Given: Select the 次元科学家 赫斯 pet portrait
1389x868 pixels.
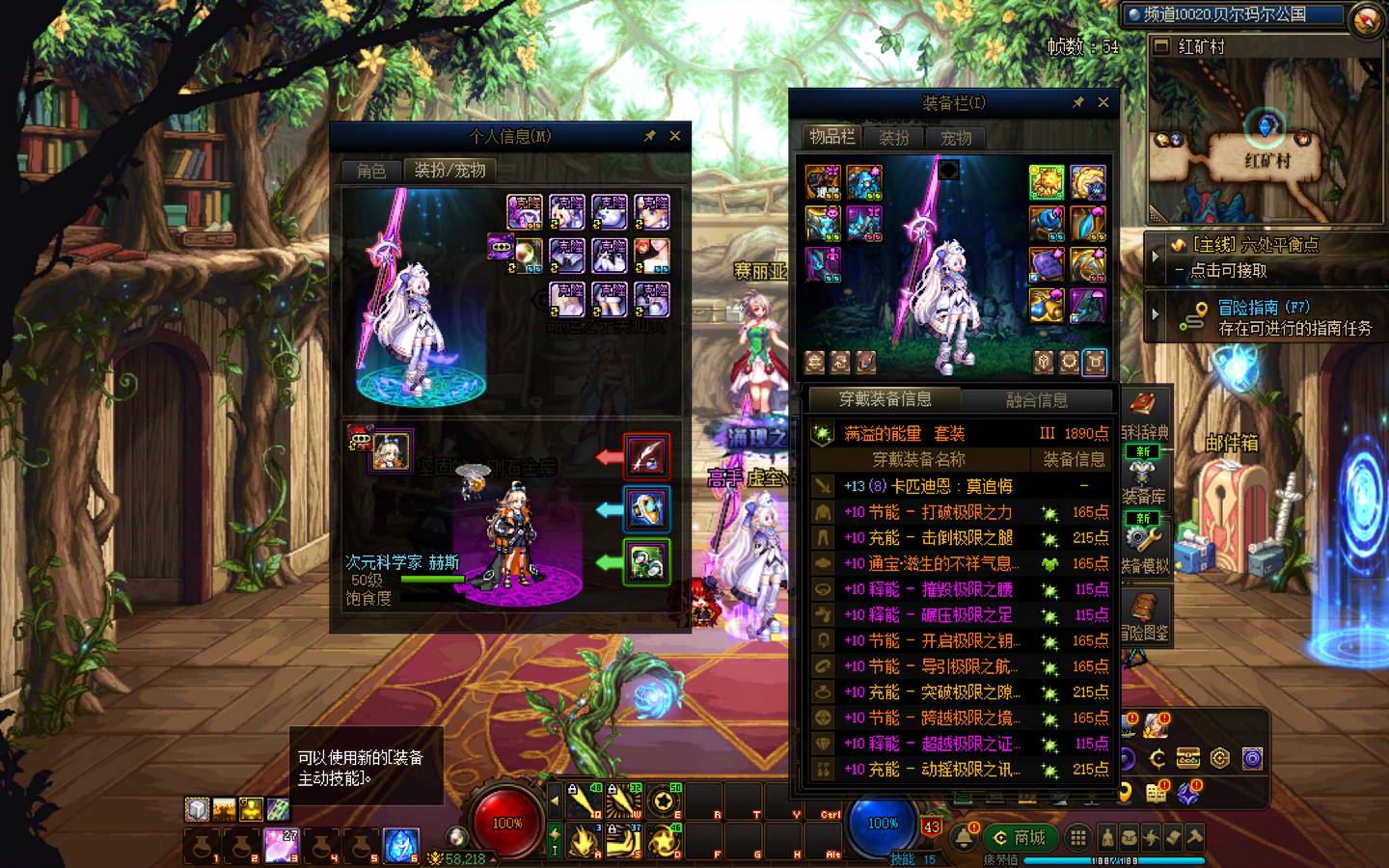Looking at the screenshot, I should [x=391, y=451].
